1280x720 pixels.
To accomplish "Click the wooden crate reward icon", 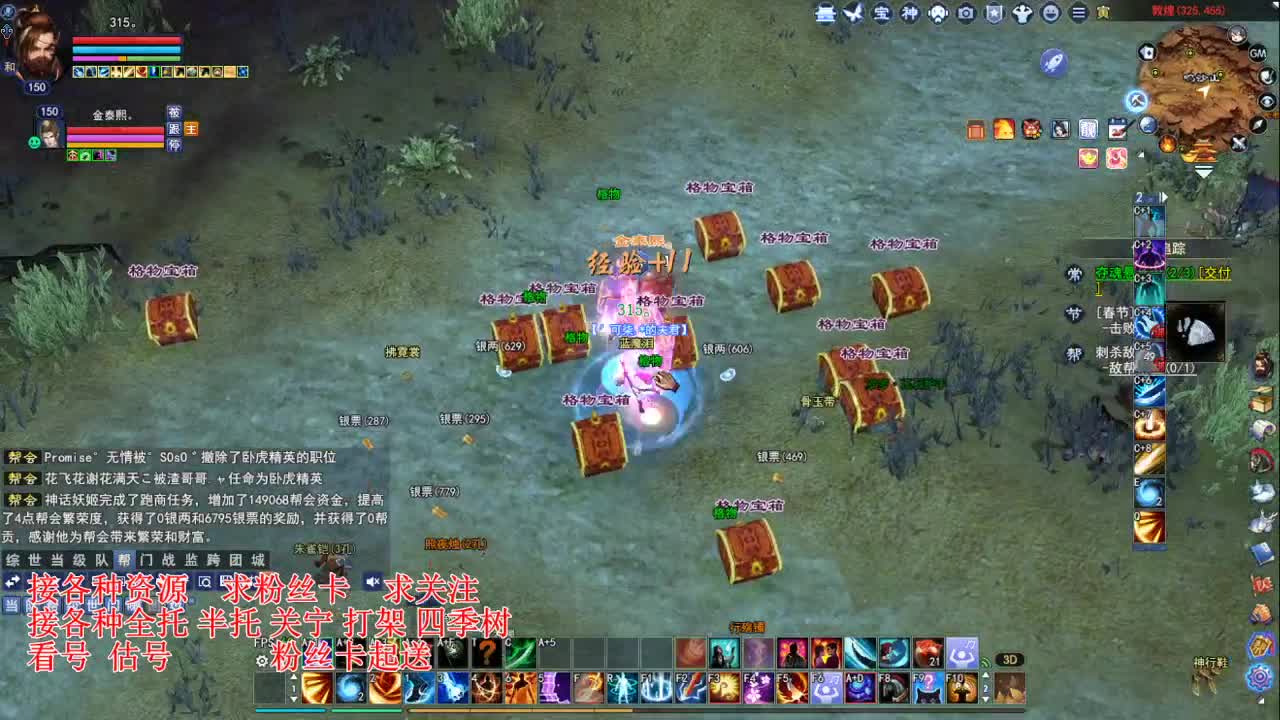I will point(975,128).
